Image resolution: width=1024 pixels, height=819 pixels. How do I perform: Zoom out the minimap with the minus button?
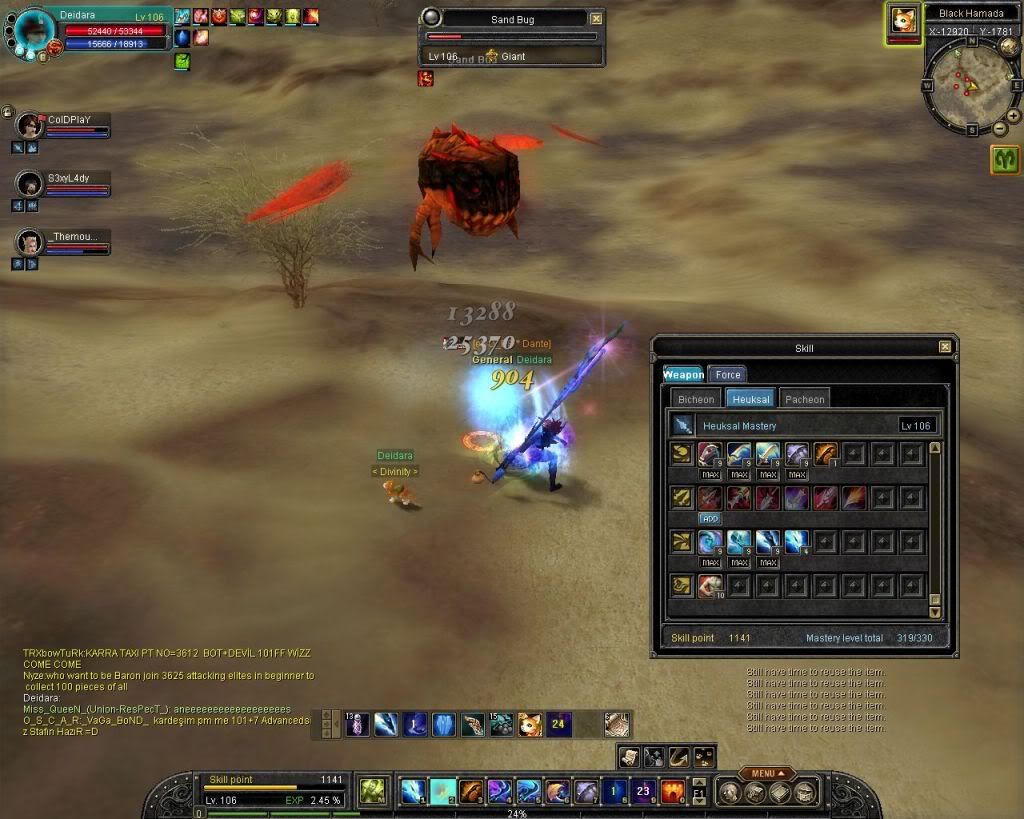coord(999,129)
